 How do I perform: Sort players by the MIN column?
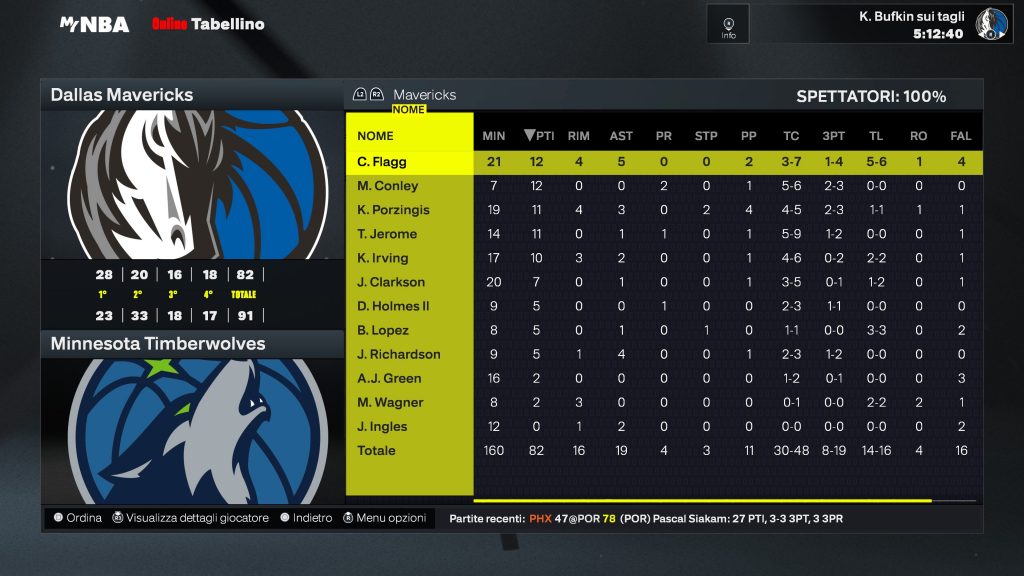tap(494, 136)
